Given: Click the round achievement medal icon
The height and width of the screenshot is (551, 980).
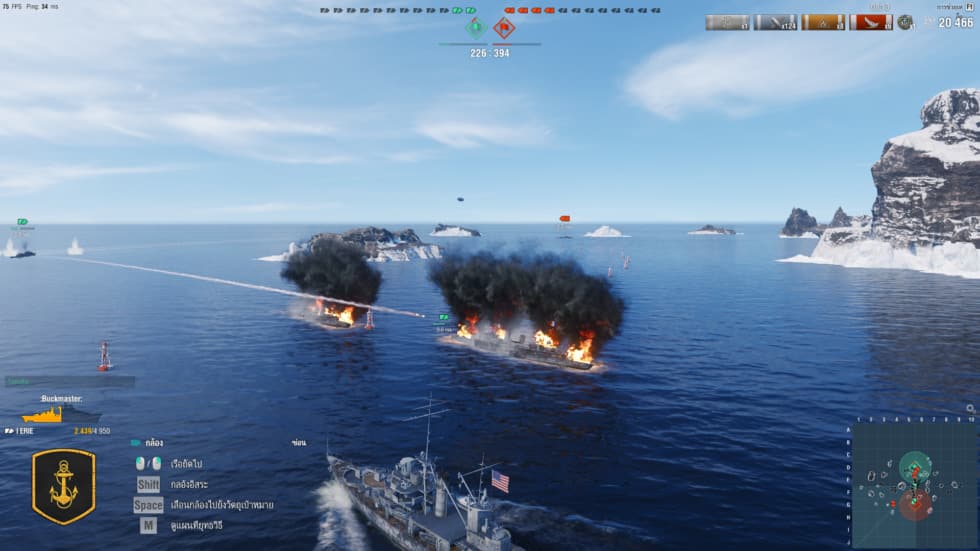Looking at the screenshot, I should [905, 22].
